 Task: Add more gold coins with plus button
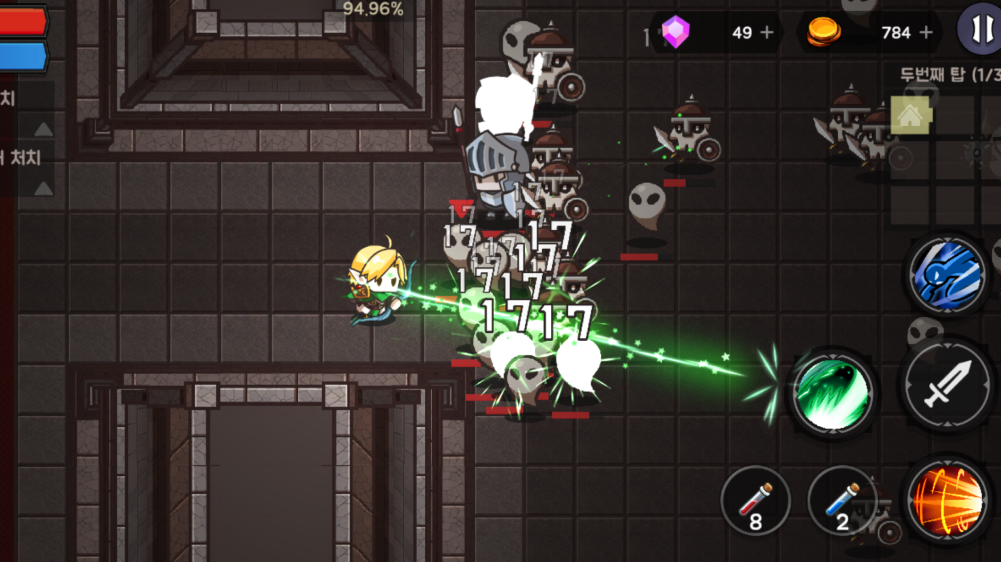(925, 32)
